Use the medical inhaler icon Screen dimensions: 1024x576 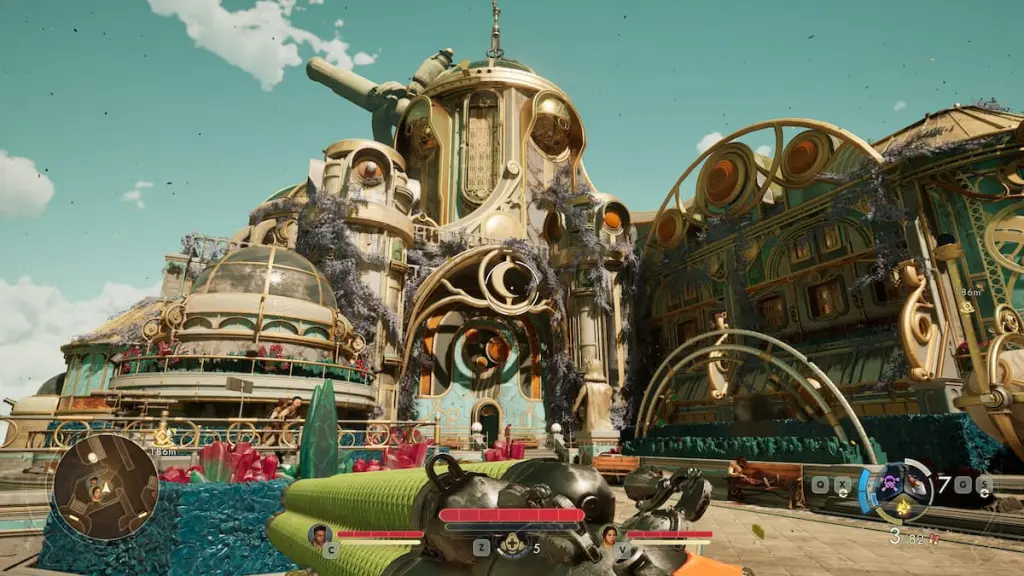click(x=512, y=544)
